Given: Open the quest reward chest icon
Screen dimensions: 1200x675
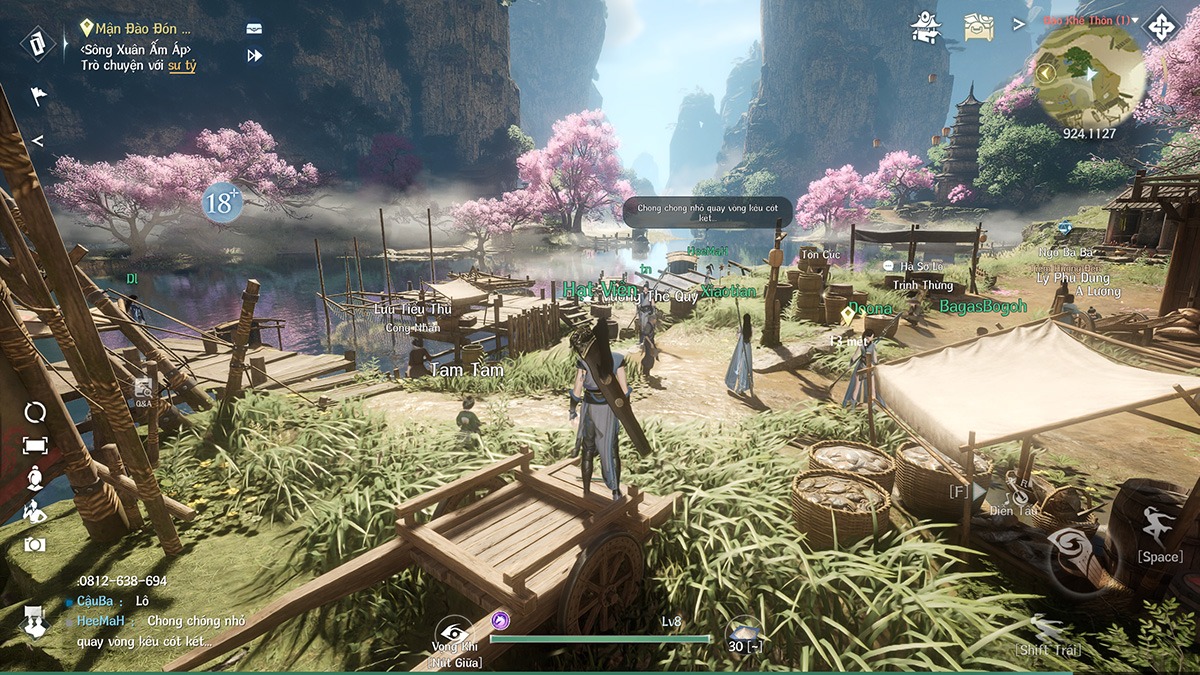Looking at the screenshot, I should 254,30.
